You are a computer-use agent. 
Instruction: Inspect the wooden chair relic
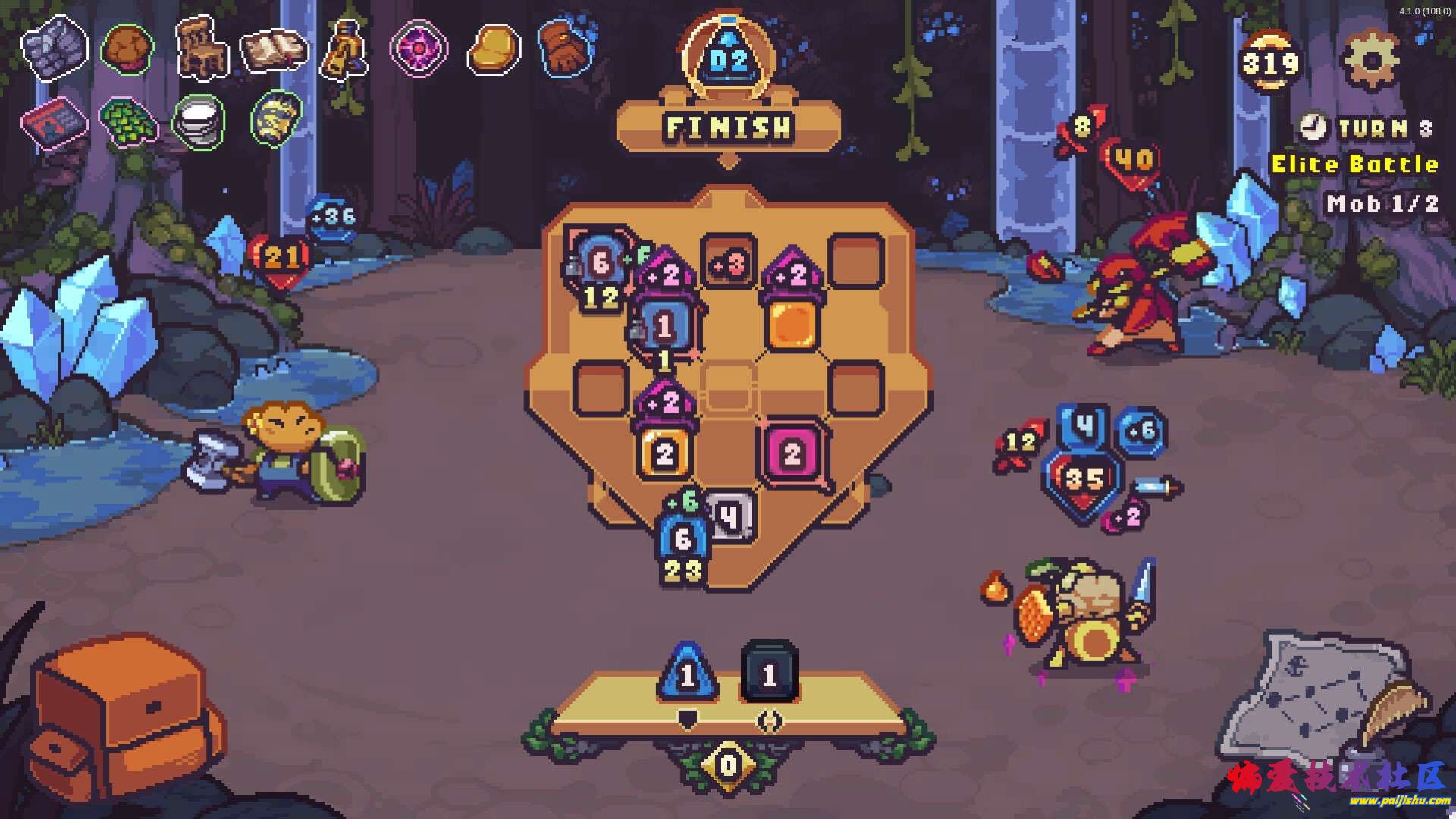coord(202,47)
